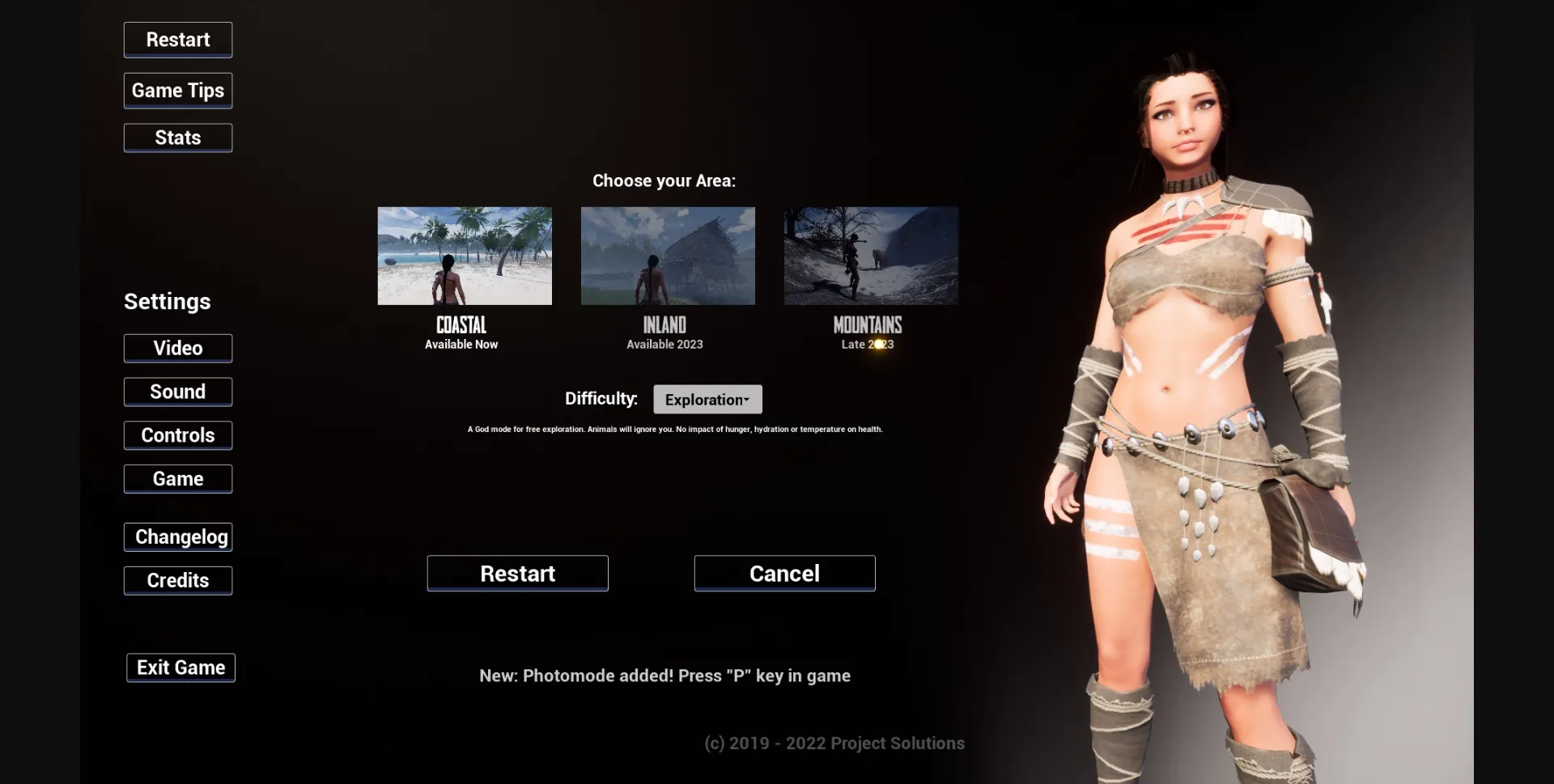
Task: Click the Restart button at the top left
Action: tap(177, 40)
